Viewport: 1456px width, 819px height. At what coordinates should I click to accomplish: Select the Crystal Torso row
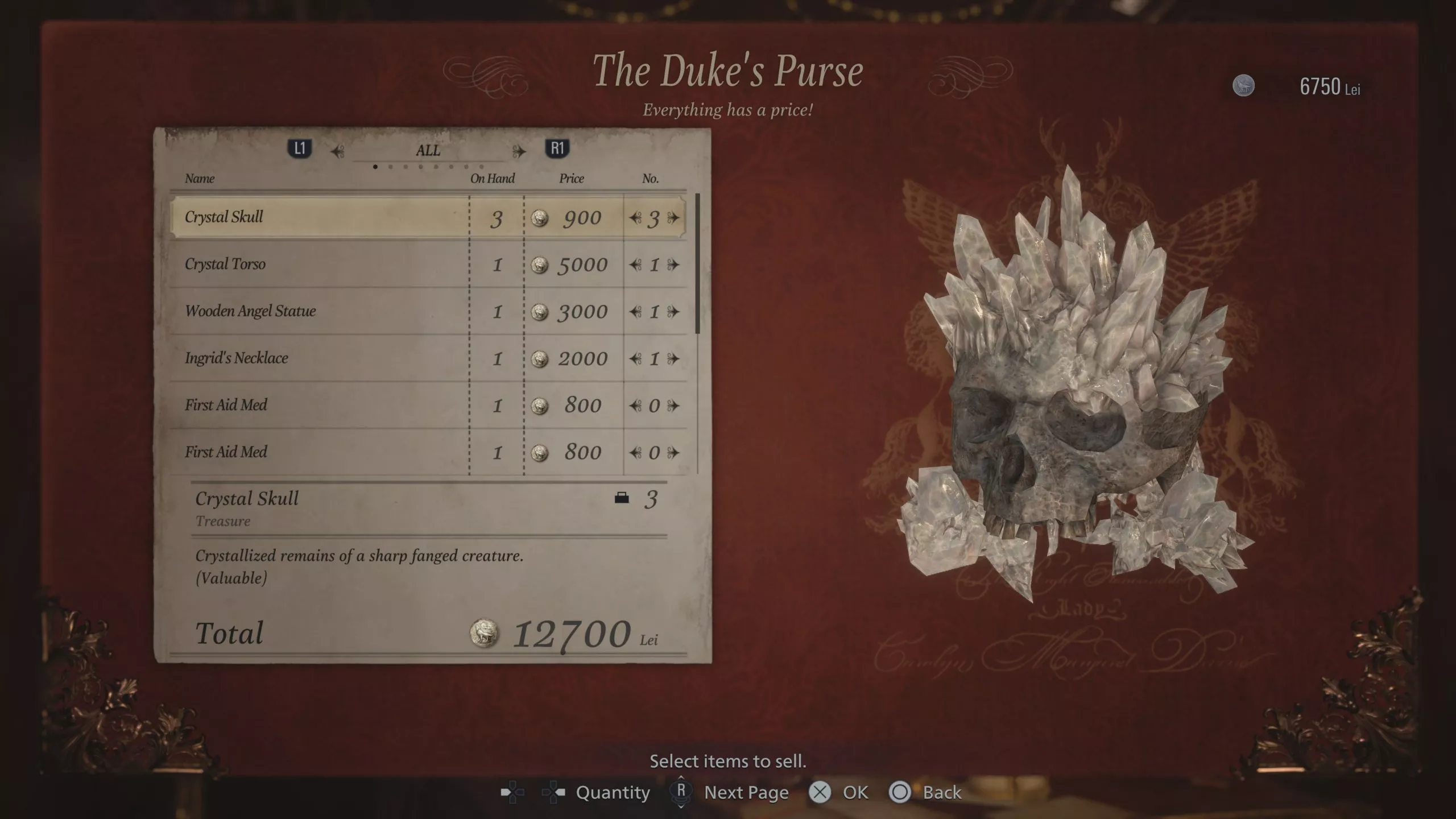318,264
